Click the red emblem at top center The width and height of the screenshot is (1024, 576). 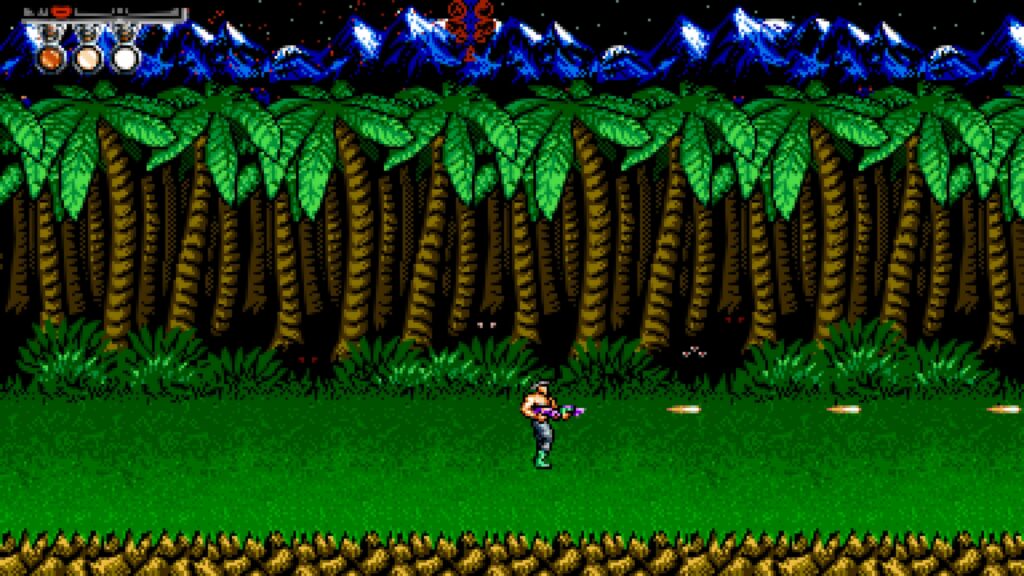tap(471, 22)
